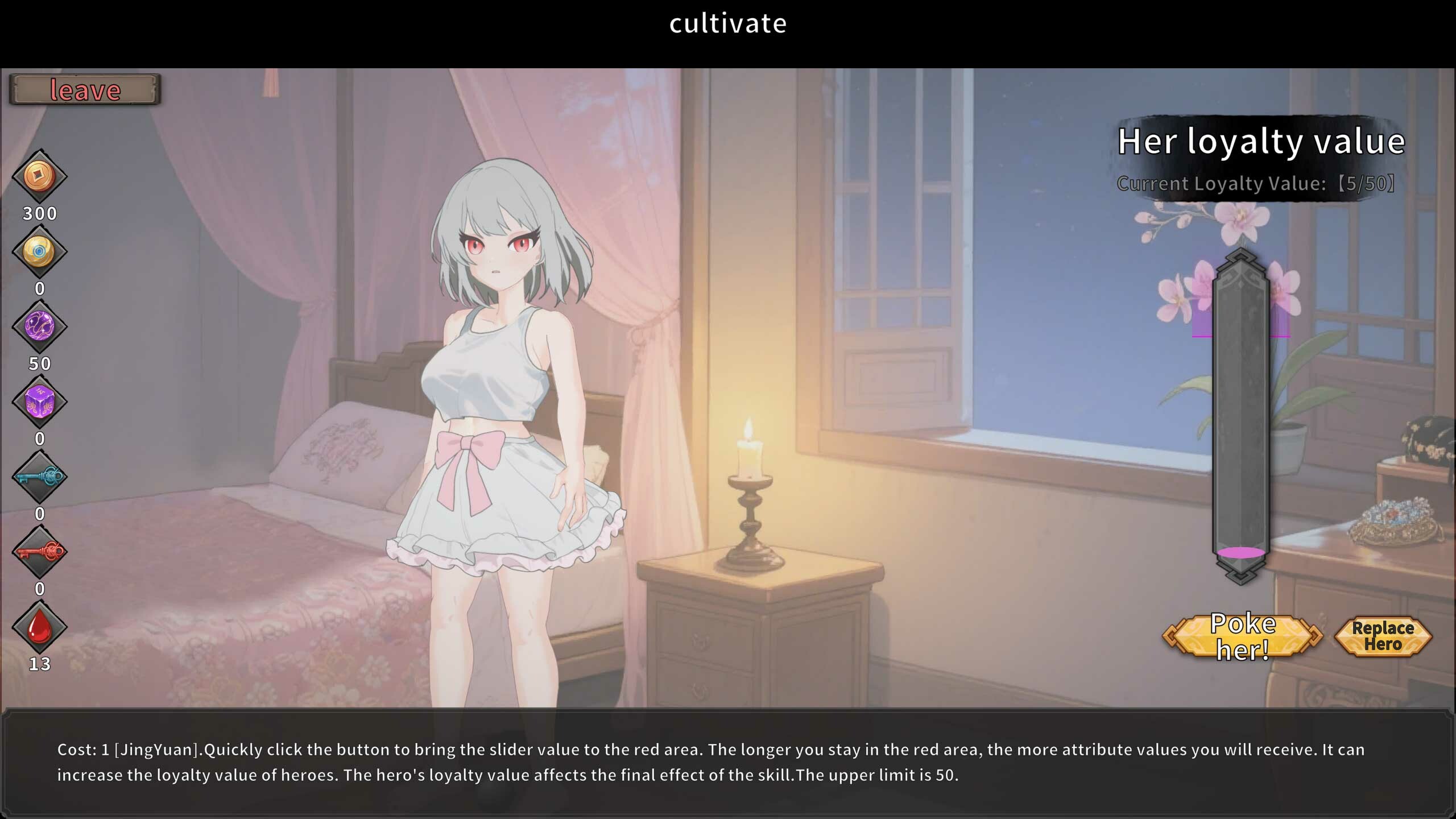
Task: Click the purple spirit orb icon showing 50
Action: point(39,326)
